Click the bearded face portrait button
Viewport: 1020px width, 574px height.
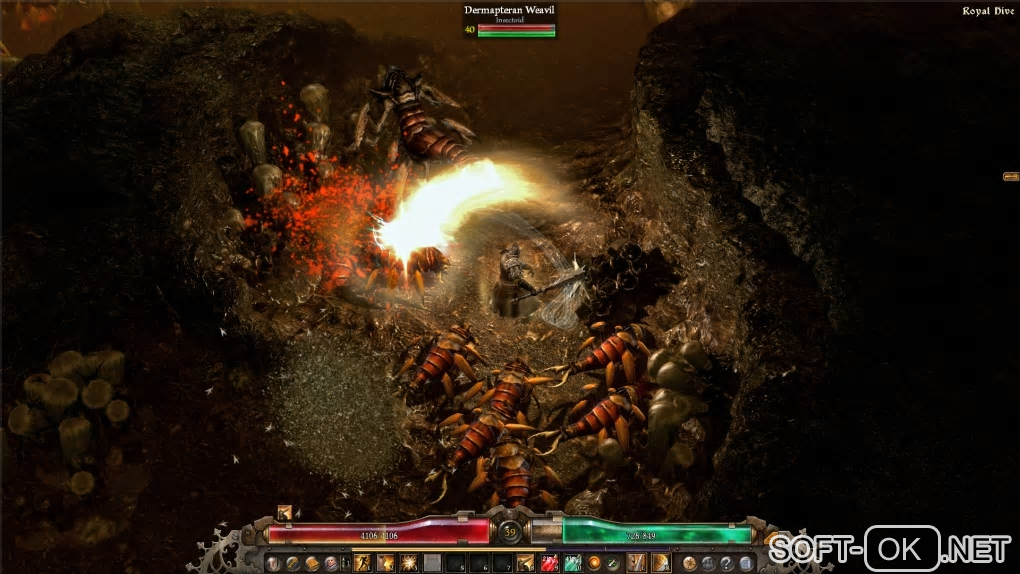tap(331, 563)
